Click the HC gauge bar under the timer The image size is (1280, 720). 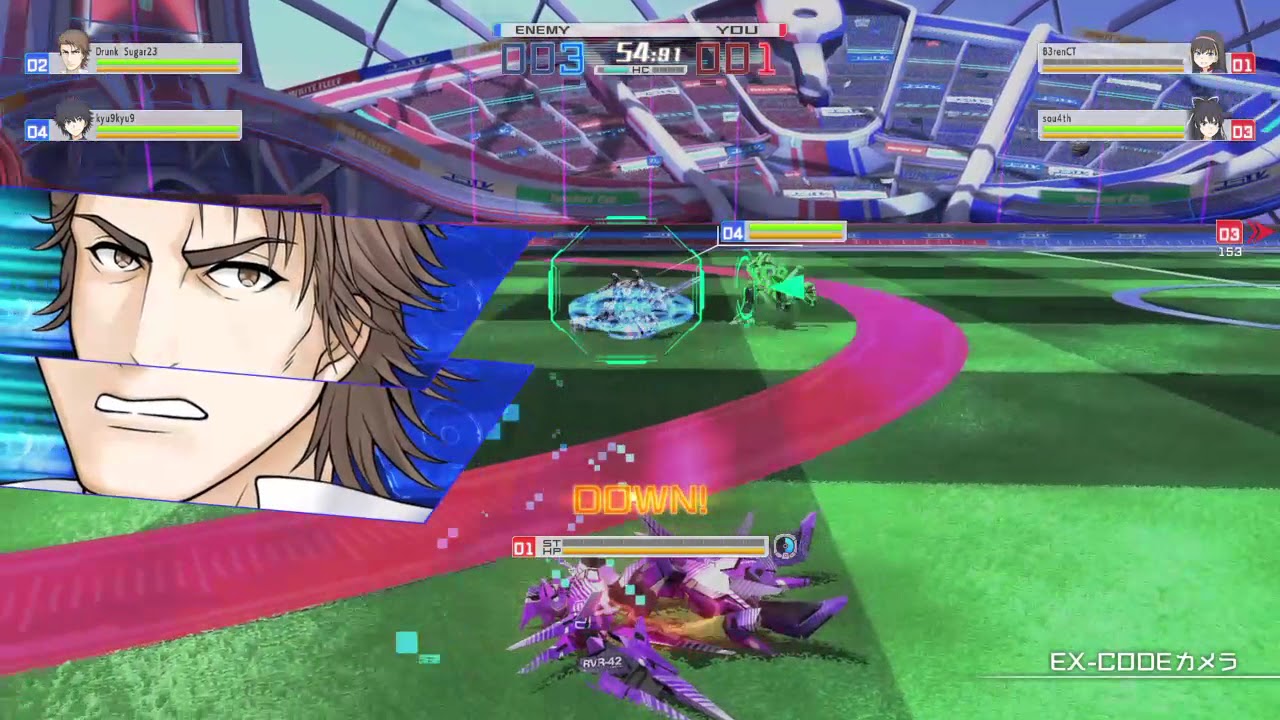[x=641, y=70]
